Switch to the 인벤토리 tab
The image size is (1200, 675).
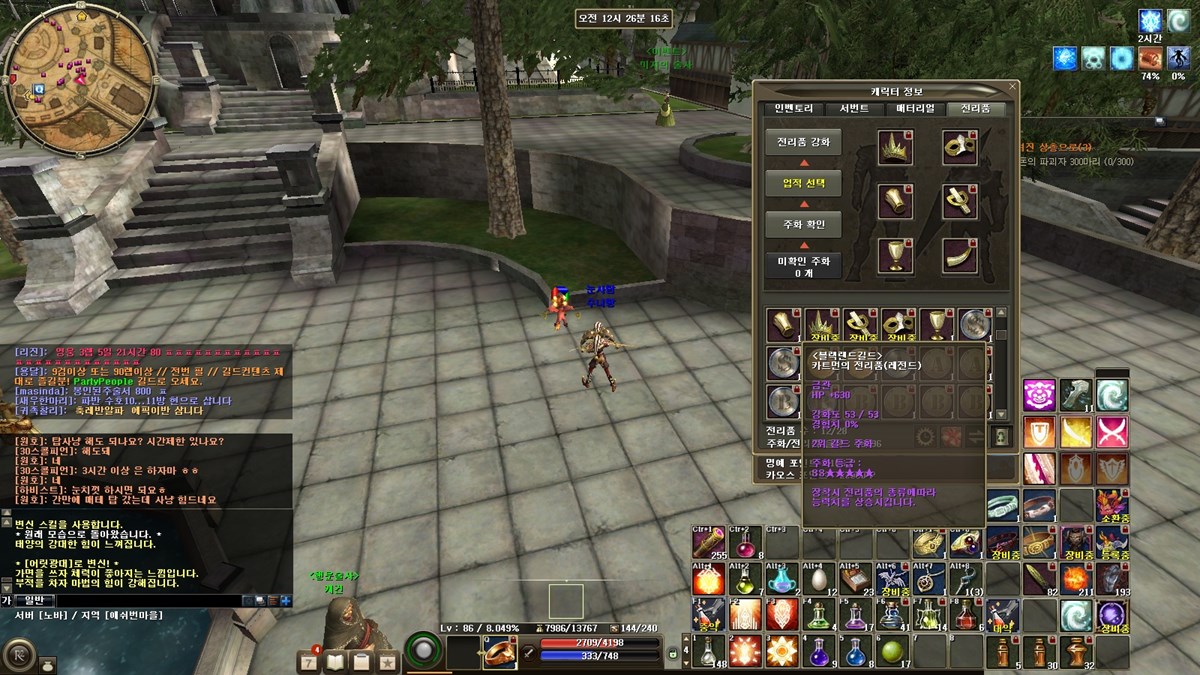(x=790, y=109)
